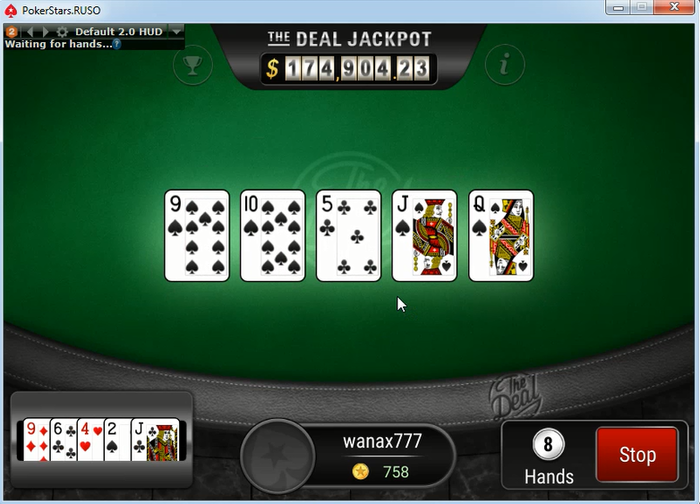Screen dimensions: 700x504
Task: Select the Jack of spades table card
Action: tap(425, 236)
